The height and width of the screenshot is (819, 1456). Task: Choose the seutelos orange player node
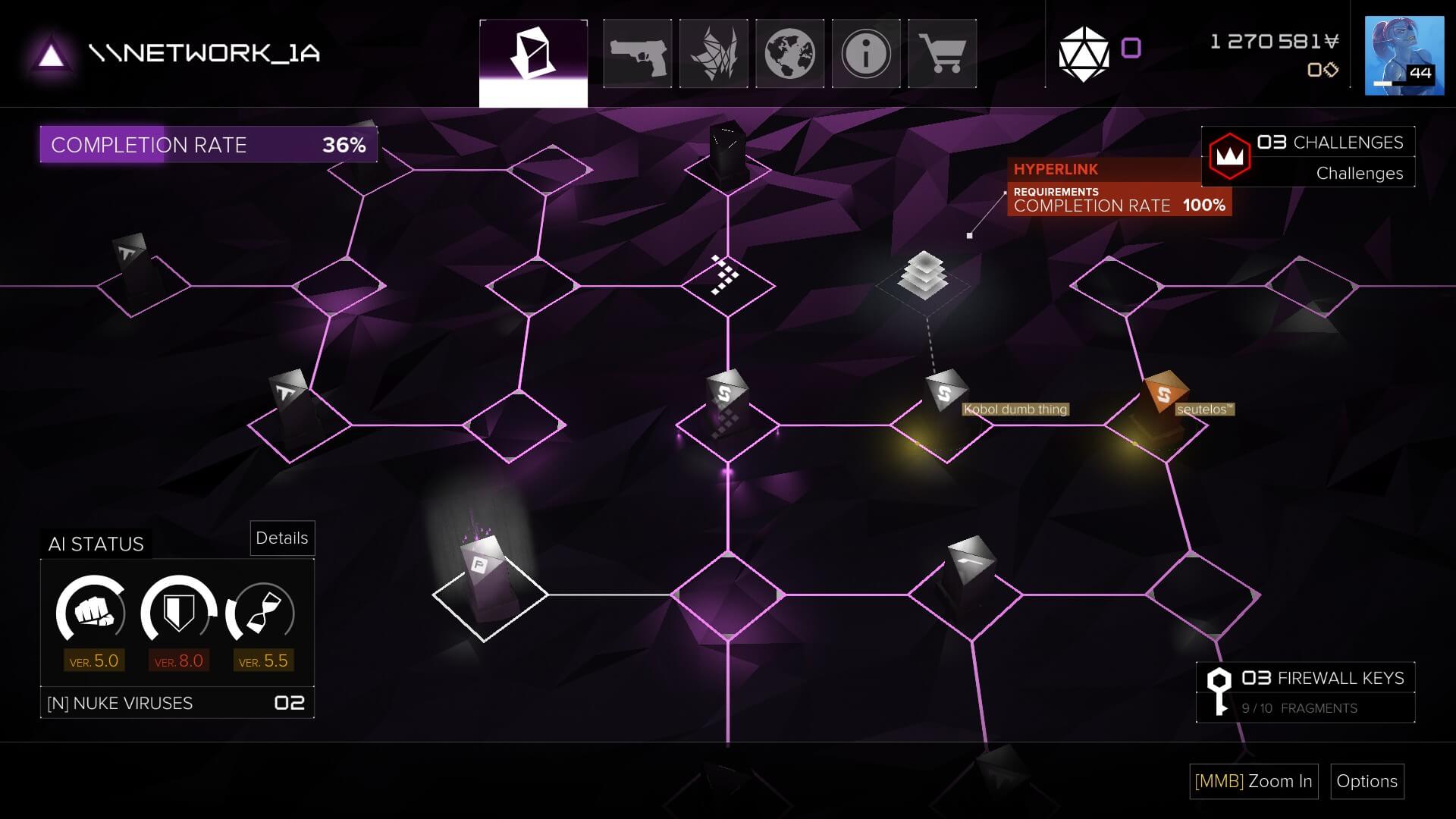click(x=1163, y=393)
